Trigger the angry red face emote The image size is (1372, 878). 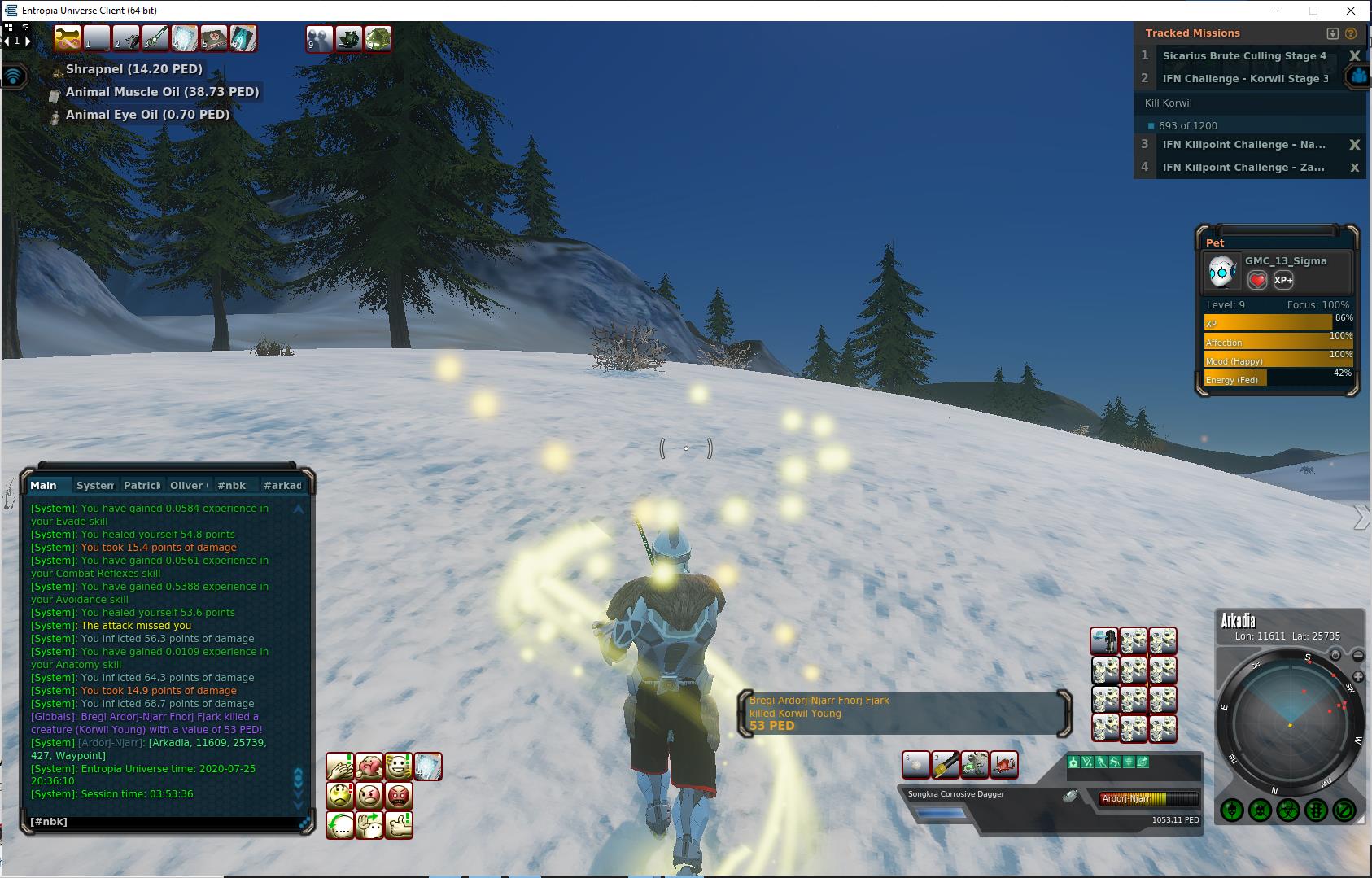click(x=399, y=795)
